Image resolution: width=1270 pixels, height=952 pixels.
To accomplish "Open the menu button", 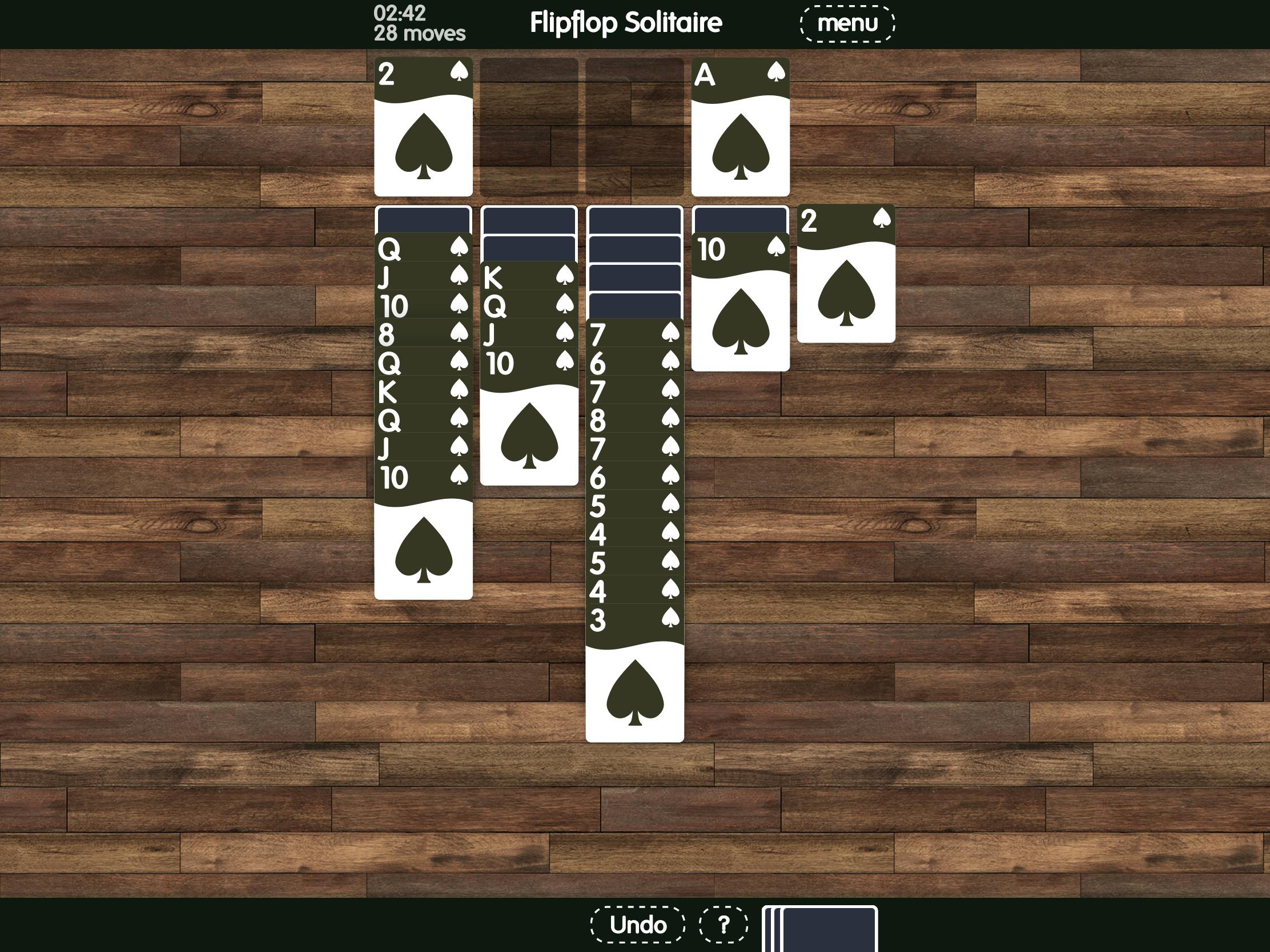I will pyautogui.click(x=847, y=23).
